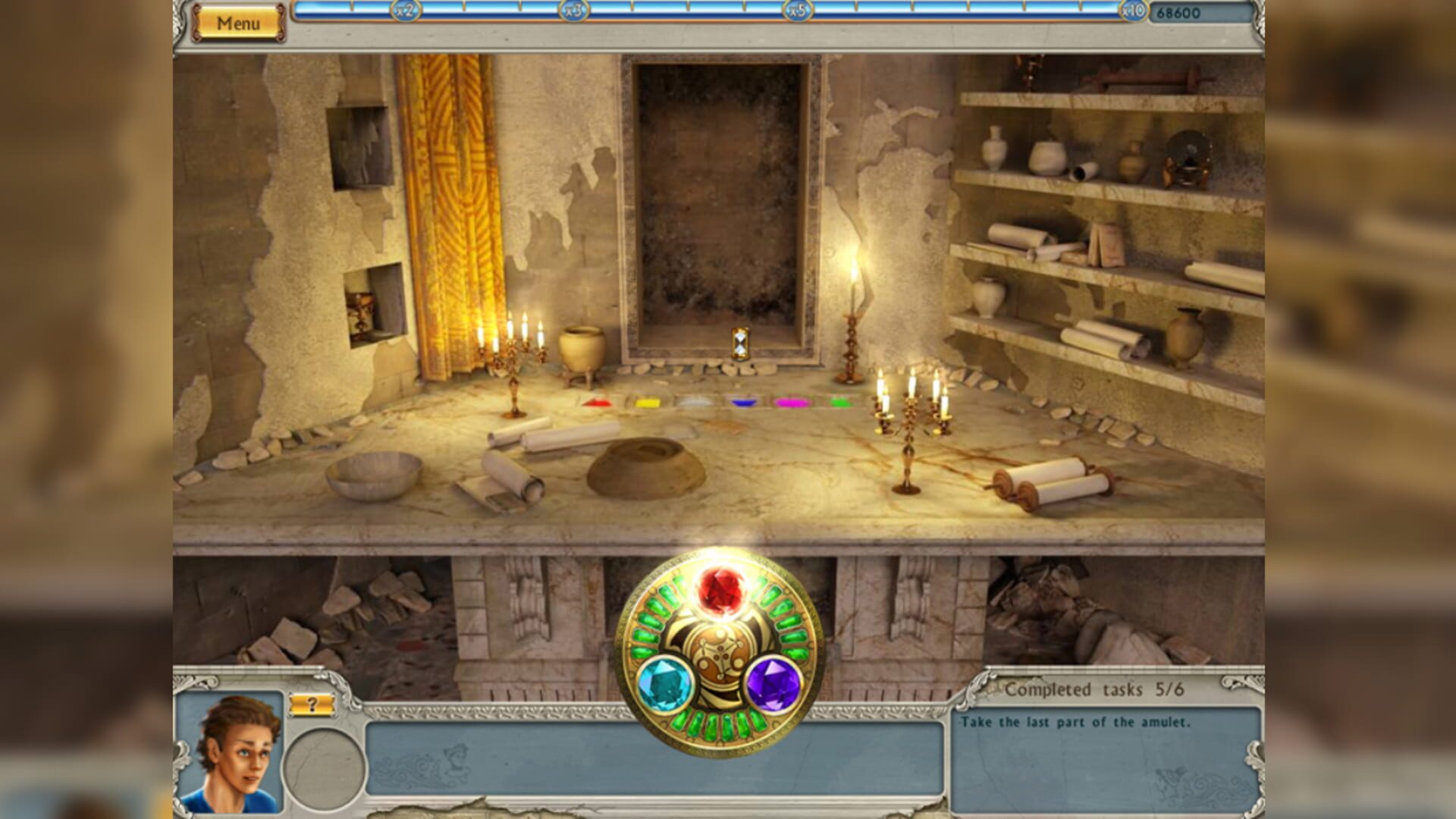This screenshot has width=1456, height=819.
Task: Click the x2 multiplier marker
Action: pos(406,11)
